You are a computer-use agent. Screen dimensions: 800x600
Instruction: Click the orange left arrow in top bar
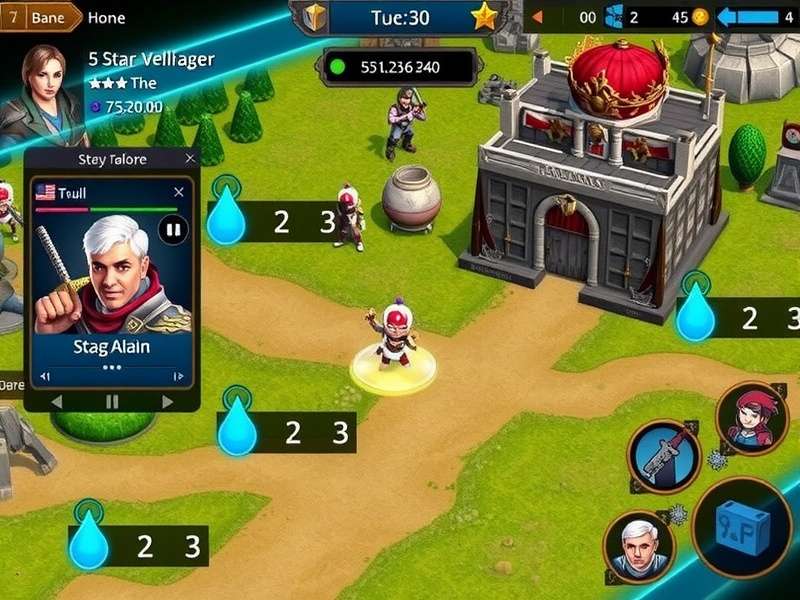point(536,17)
